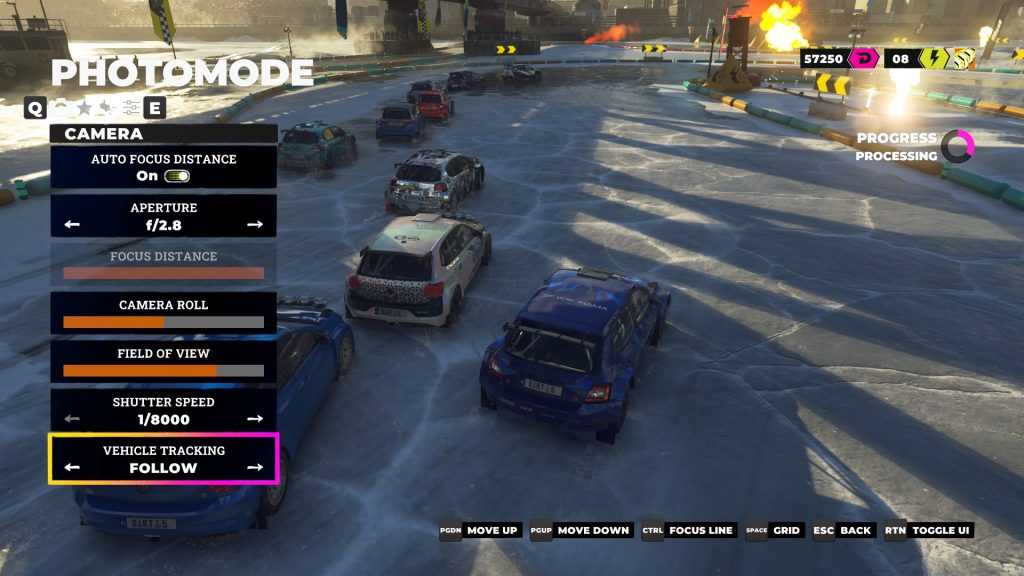This screenshot has height=576, width=1024.
Task: Click the Focus Distance slider
Action: 163,273
